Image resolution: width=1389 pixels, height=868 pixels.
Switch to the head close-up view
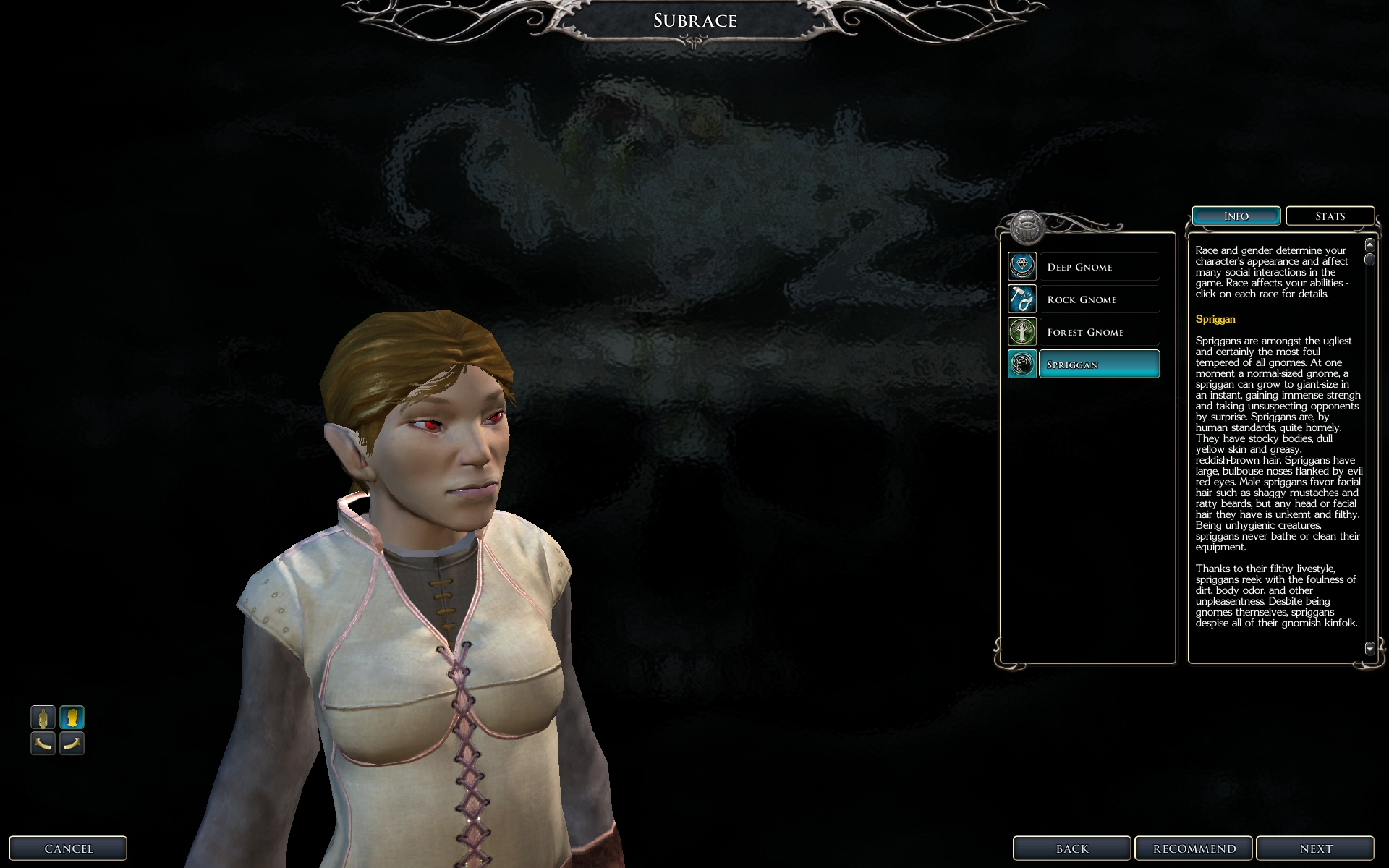pyautogui.click(x=72, y=718)
